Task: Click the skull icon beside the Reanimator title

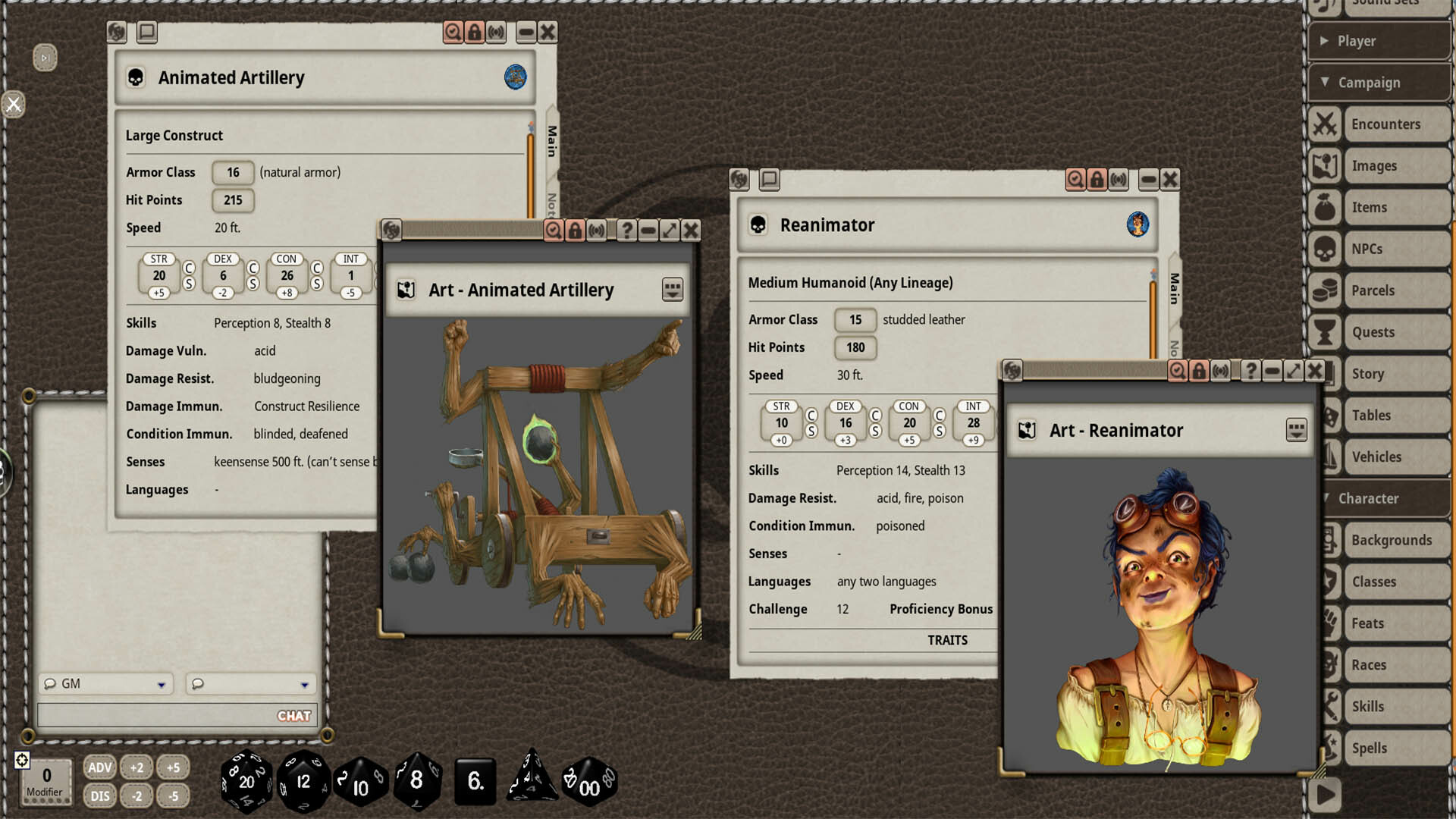Action: click(x=757, y=225)
